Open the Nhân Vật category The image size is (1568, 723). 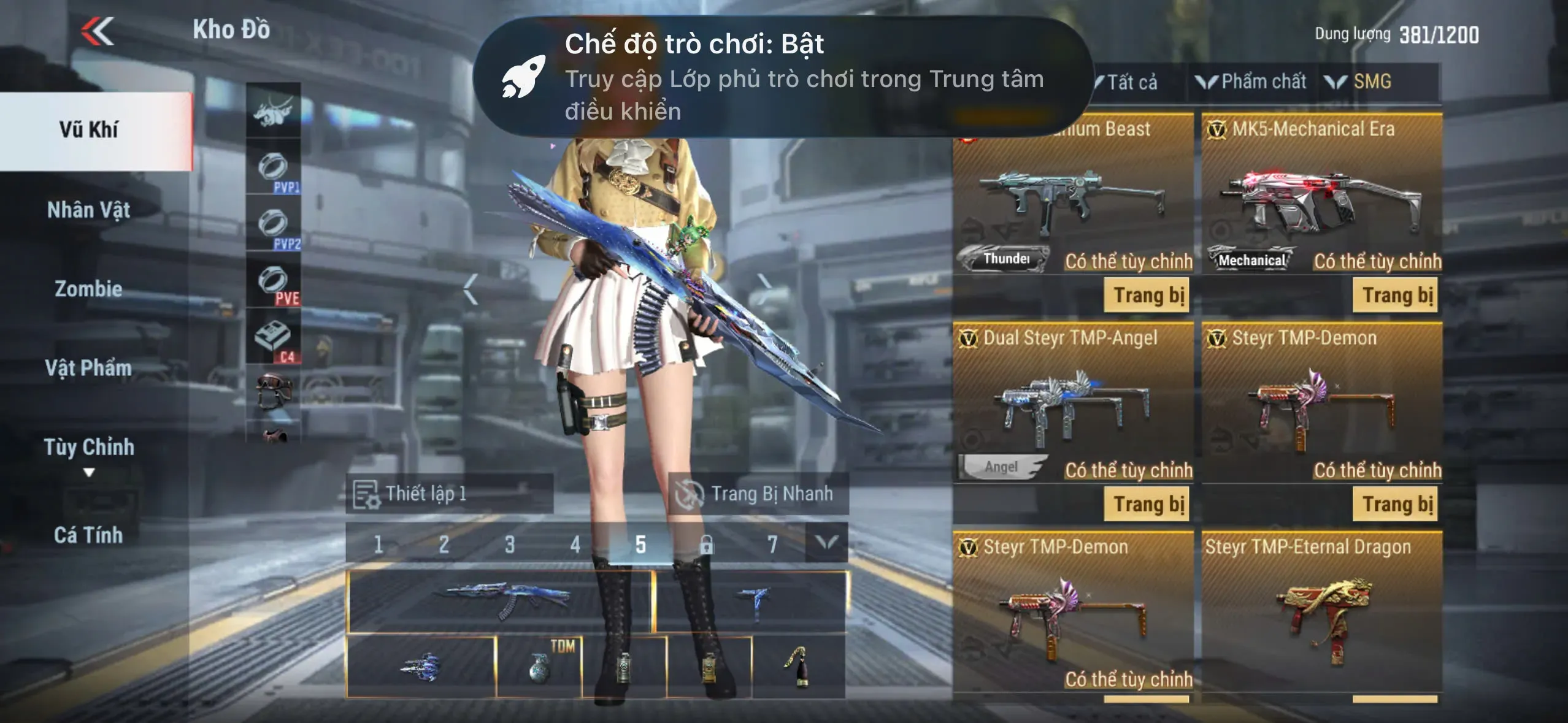[x=89, y=210]
